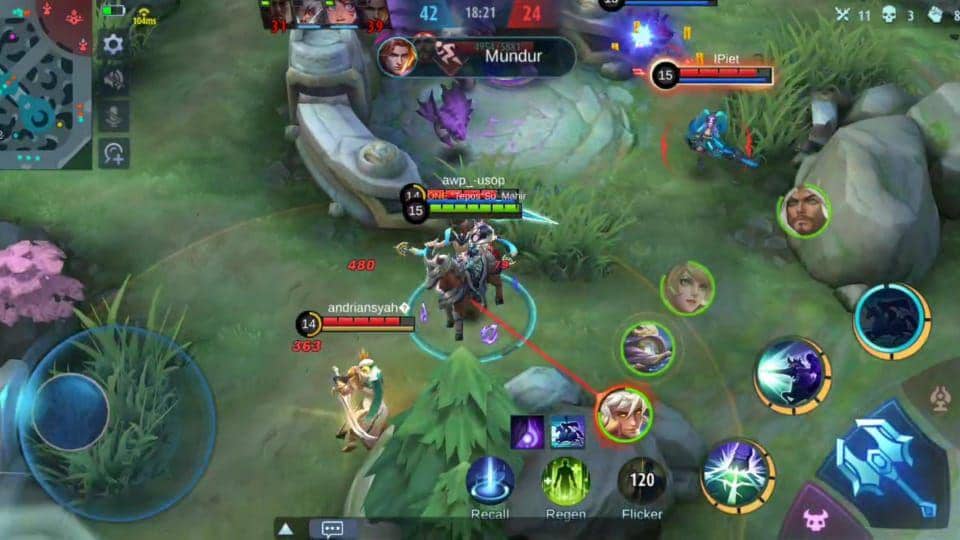Tap the attack-turret tower icon
The width and height of the screenshot is (960, 540).
coord(939,400)
